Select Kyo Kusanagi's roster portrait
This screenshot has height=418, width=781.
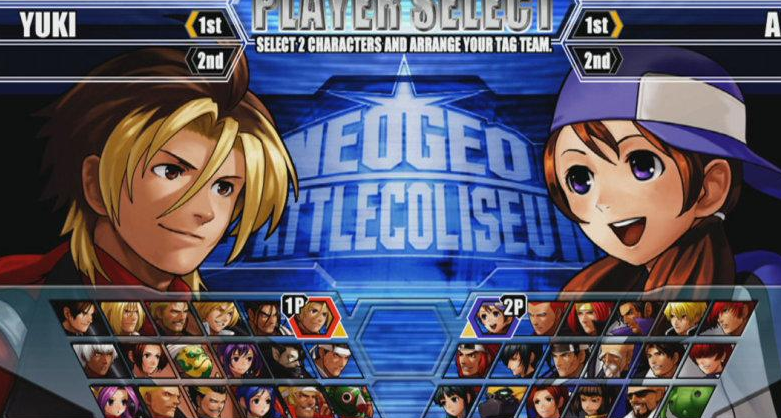(81, 318)
